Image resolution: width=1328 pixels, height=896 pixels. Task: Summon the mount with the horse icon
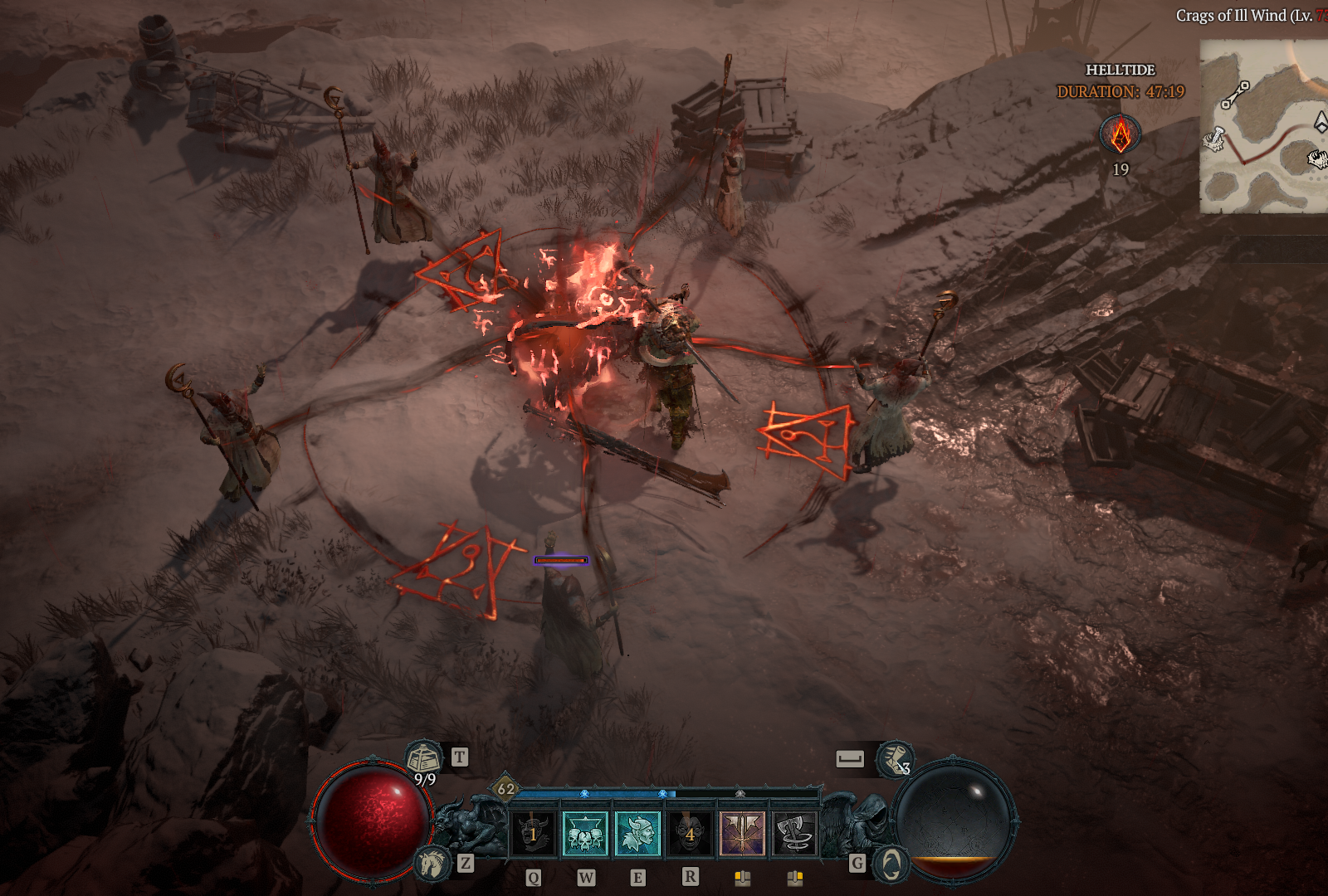tap(432, 864)
